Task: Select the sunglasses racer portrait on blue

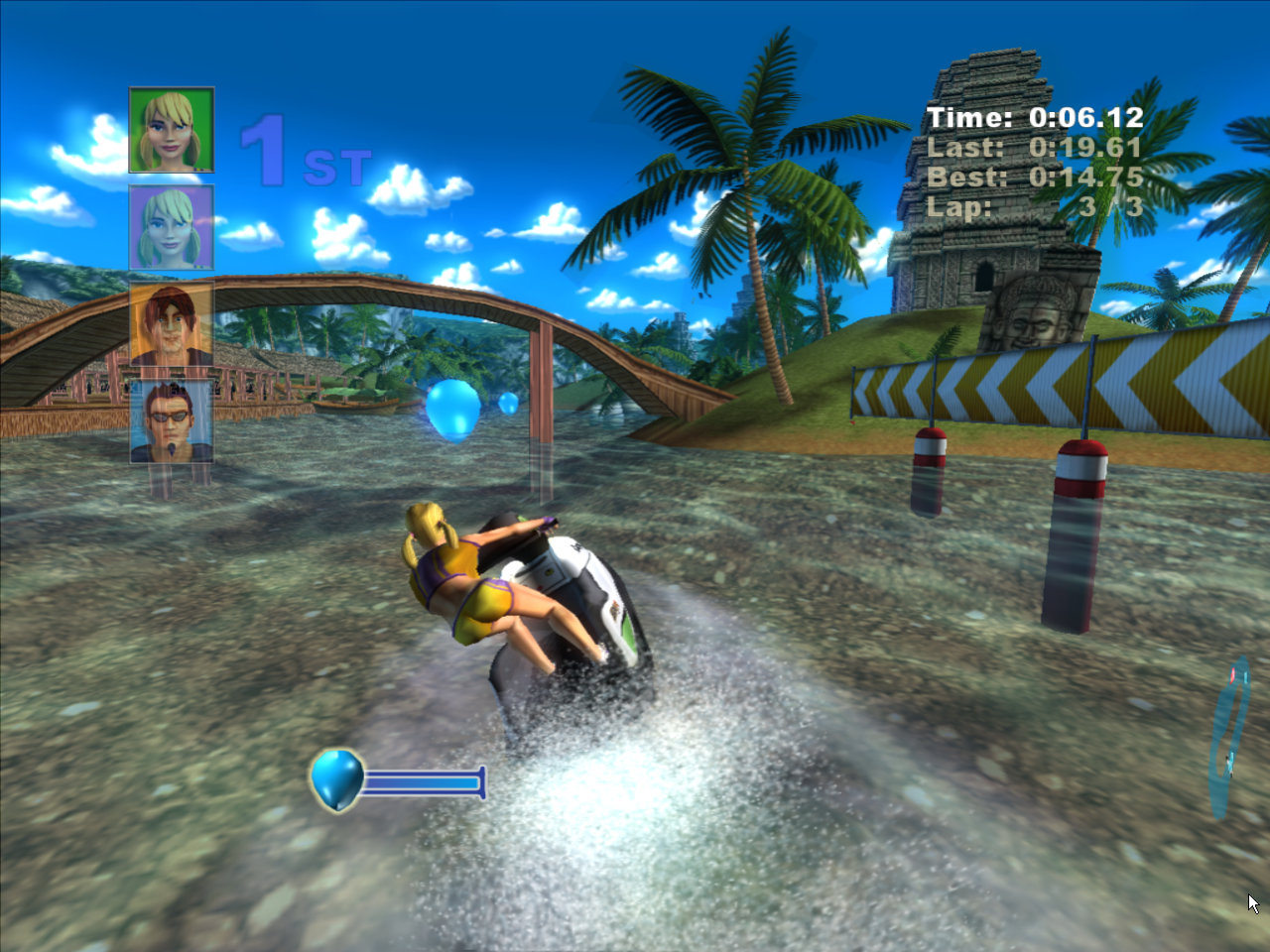Action: click(171, 421)
